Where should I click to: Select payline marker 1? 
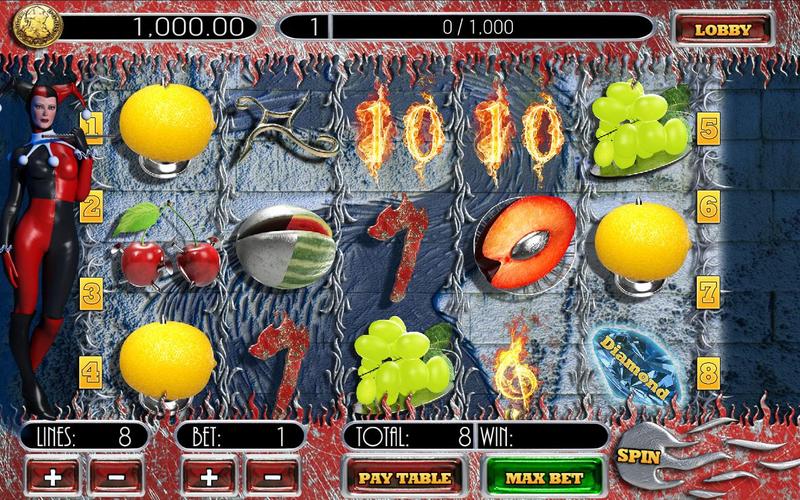tap(92, 127)
